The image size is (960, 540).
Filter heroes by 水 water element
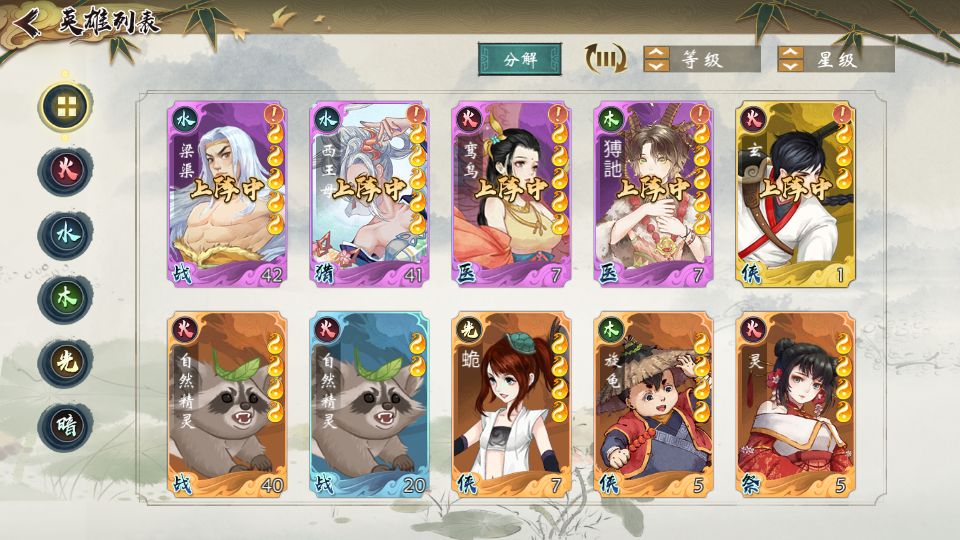pos(65,235)
